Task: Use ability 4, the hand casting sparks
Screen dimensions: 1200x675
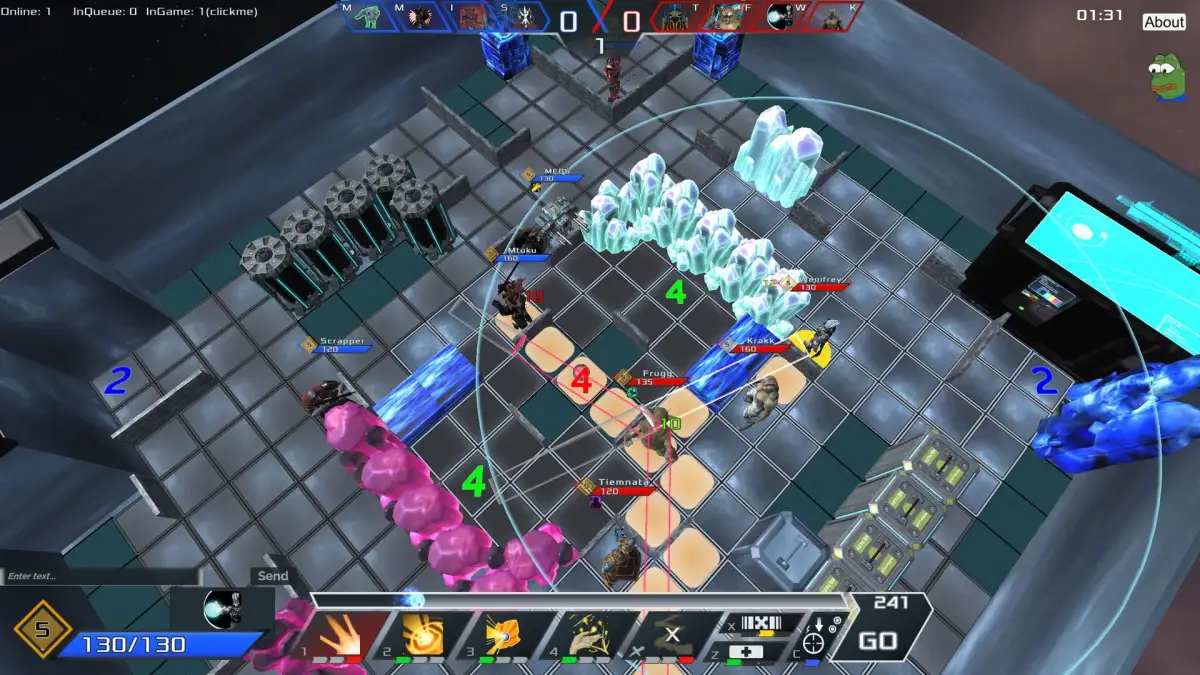Action: point(585,635)
